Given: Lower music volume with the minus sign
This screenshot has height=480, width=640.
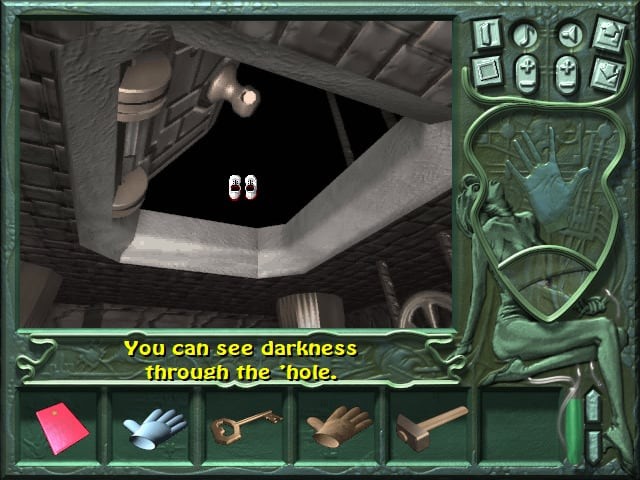Looking at the screenshot, I should [526, 85].
